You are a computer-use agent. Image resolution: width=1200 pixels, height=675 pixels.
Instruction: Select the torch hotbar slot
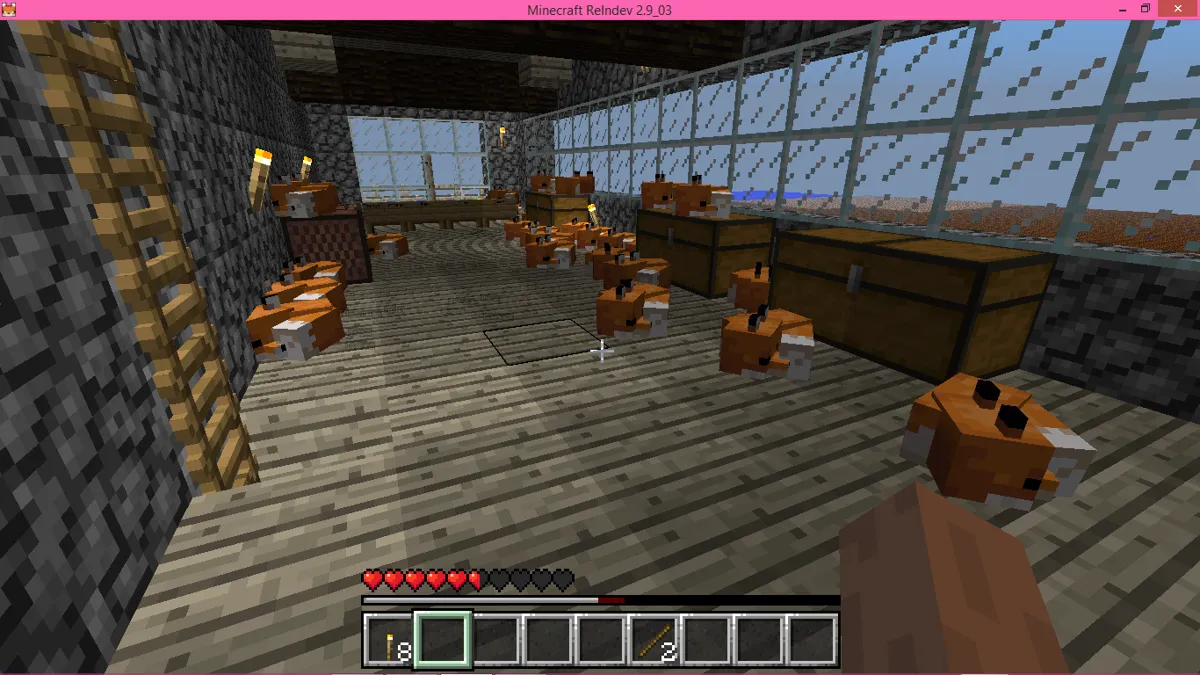pos(388,640)
